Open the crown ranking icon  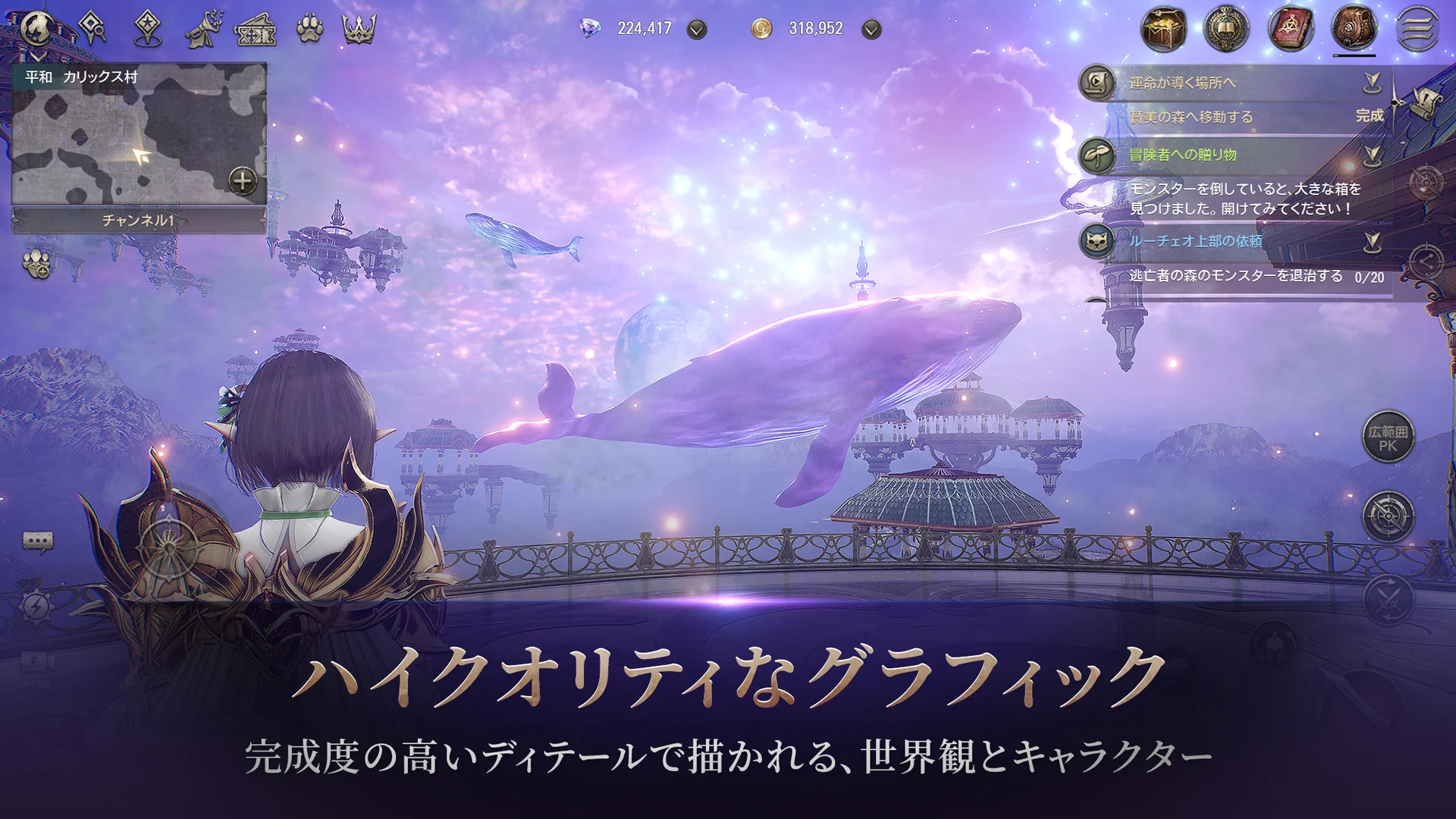click(362, 29)
